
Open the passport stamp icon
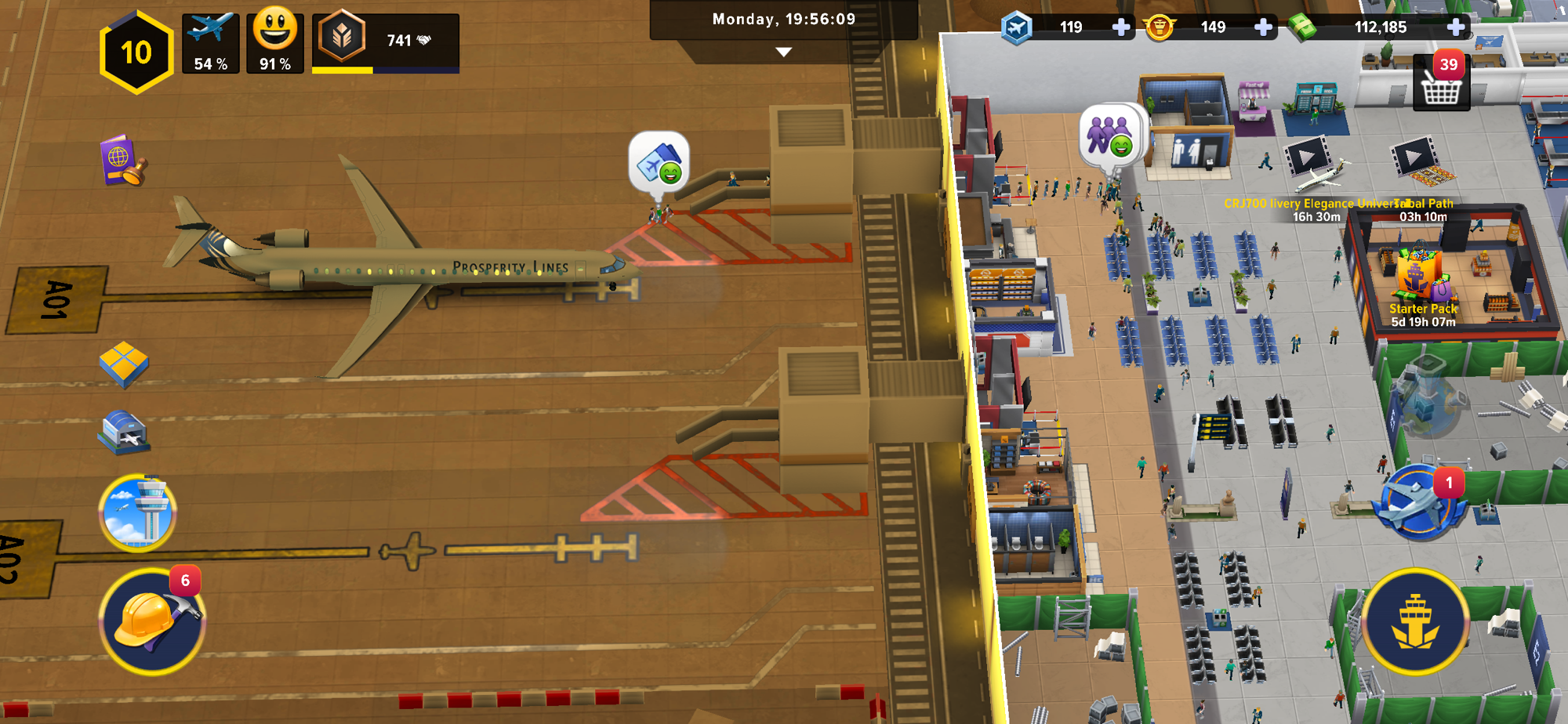click(122, 161)
